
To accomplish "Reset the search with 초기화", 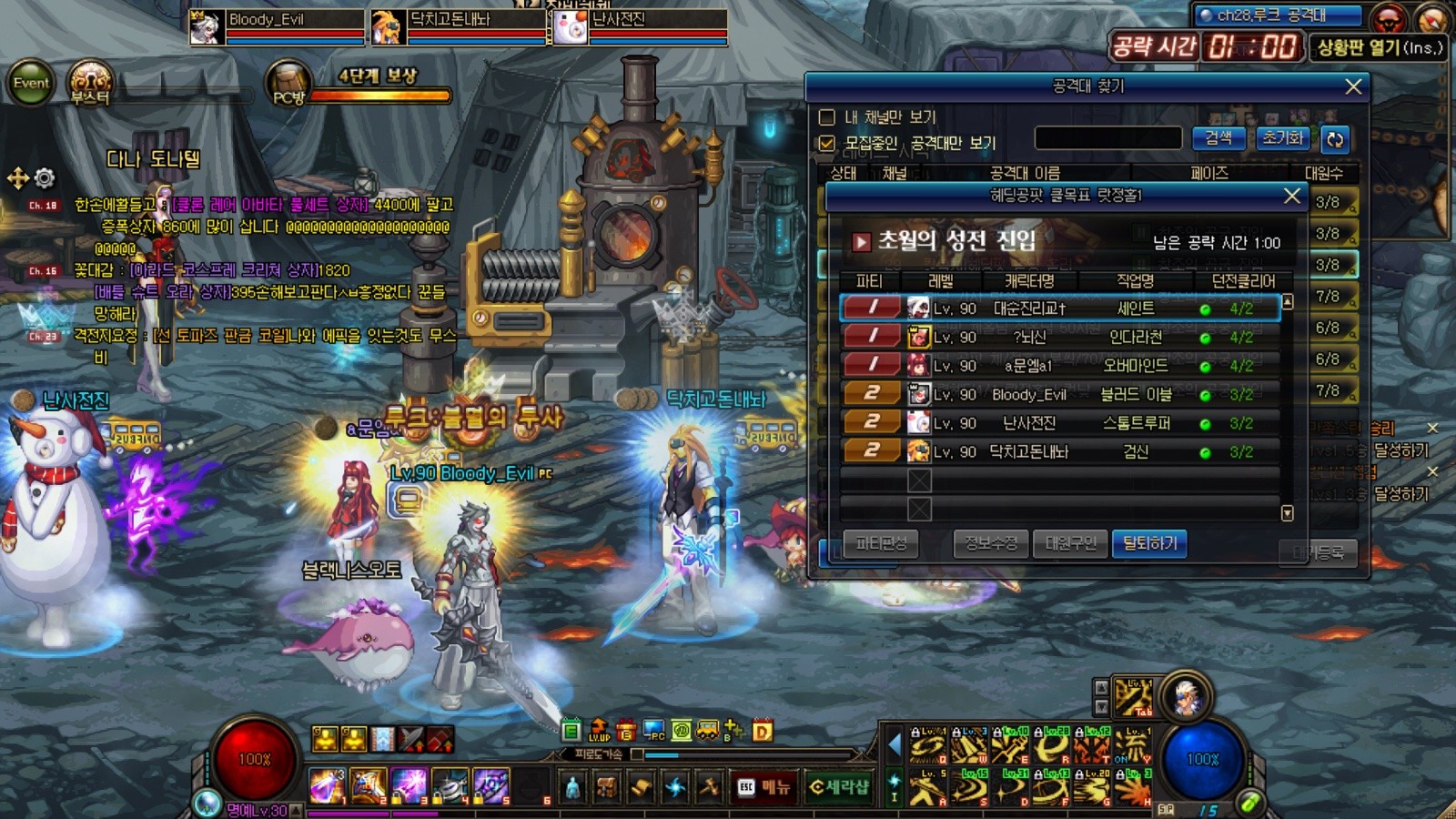I will click(1282, 138).
